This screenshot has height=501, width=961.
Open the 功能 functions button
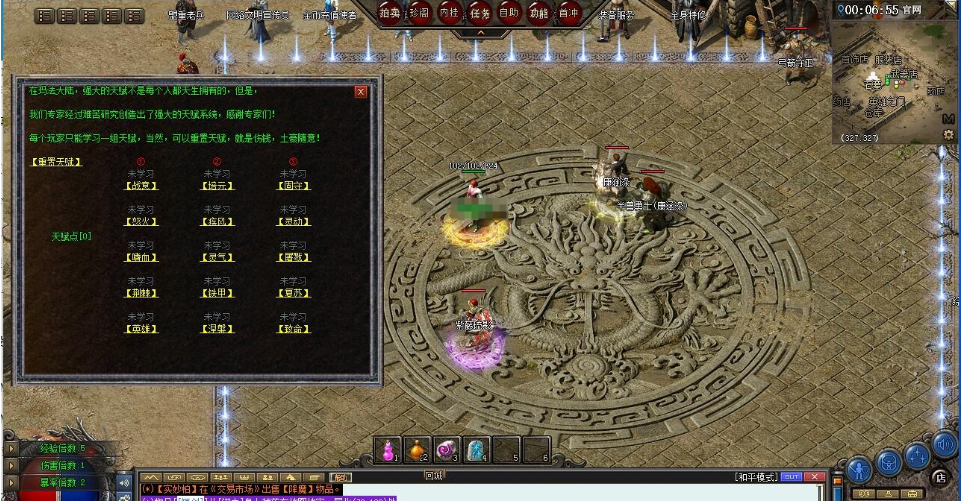539,13
